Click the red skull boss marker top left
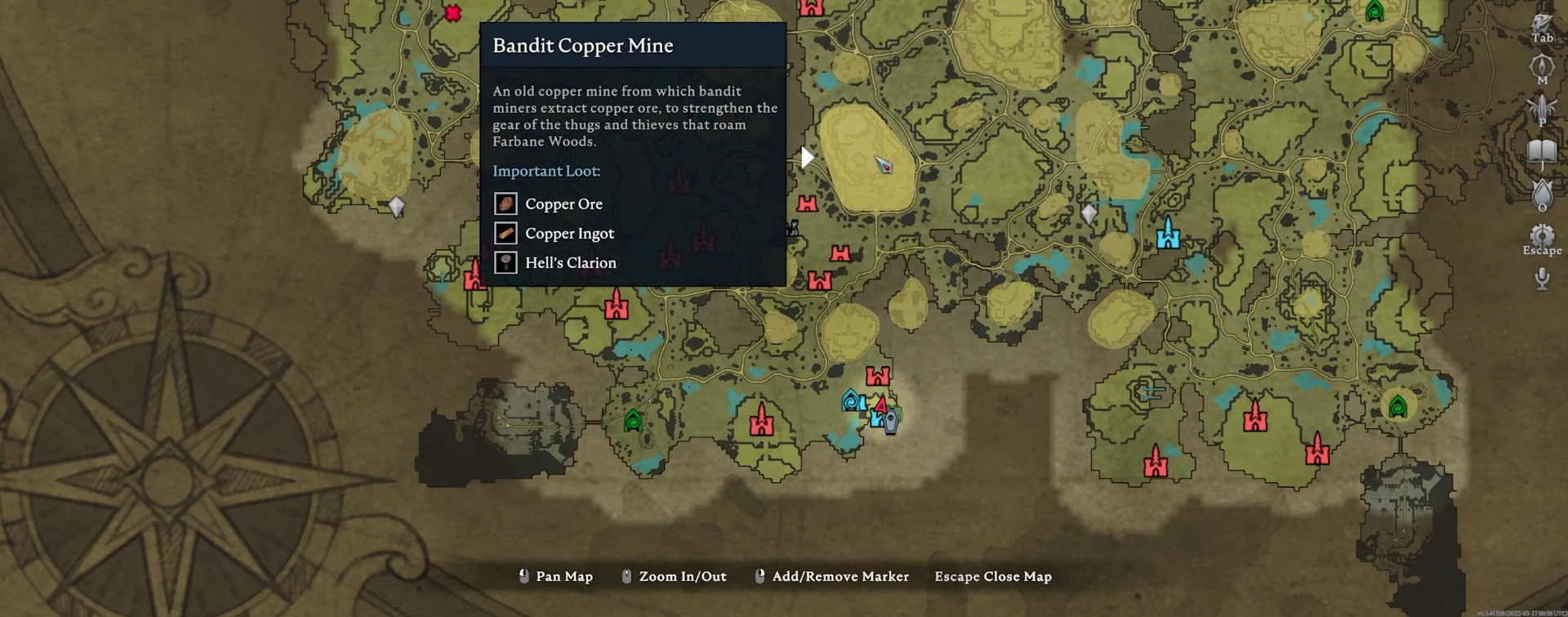This screenshot has width=1568, height=617. pos(452,12)
